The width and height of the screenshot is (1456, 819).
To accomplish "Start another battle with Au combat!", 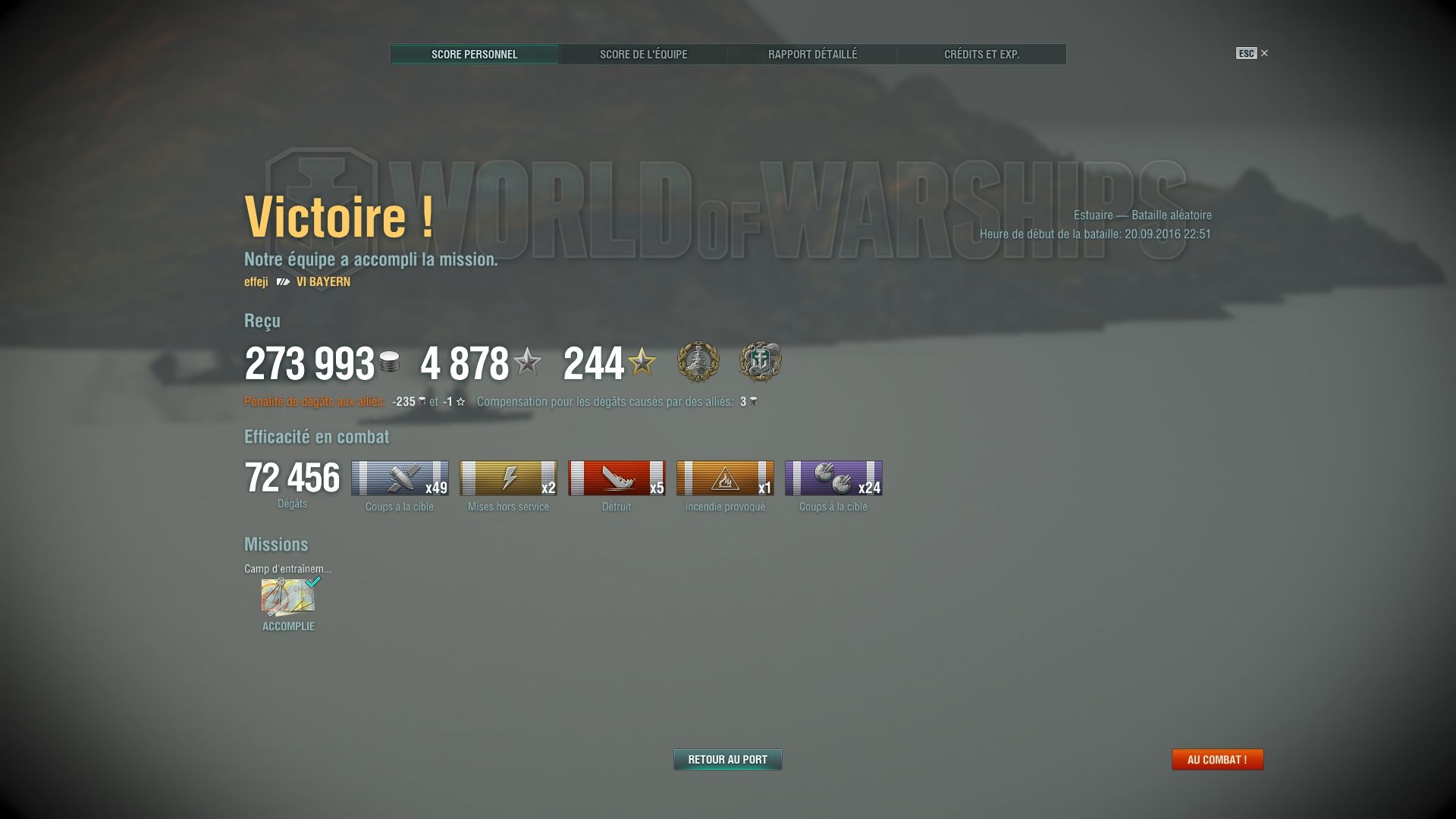I will click(1217, 759).
